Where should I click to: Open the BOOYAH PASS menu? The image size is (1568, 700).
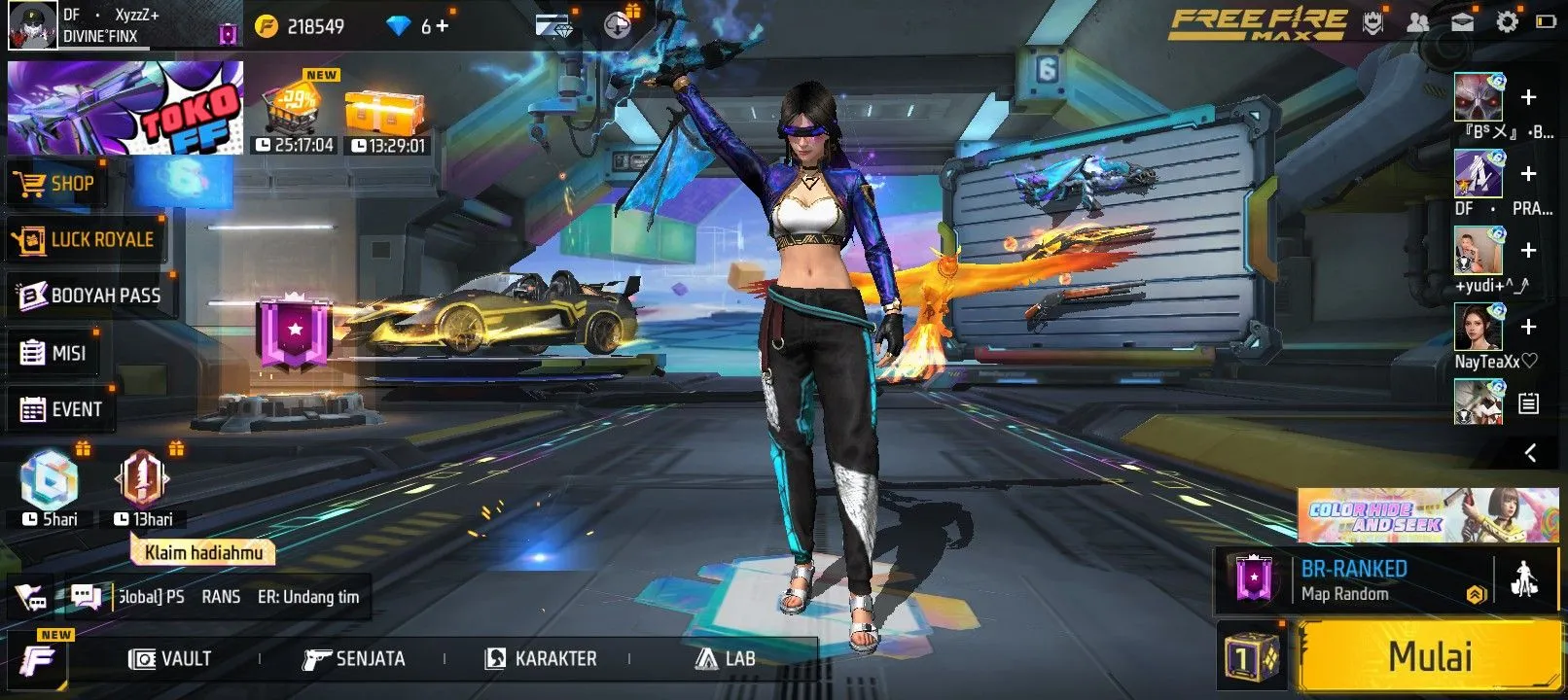90,296
